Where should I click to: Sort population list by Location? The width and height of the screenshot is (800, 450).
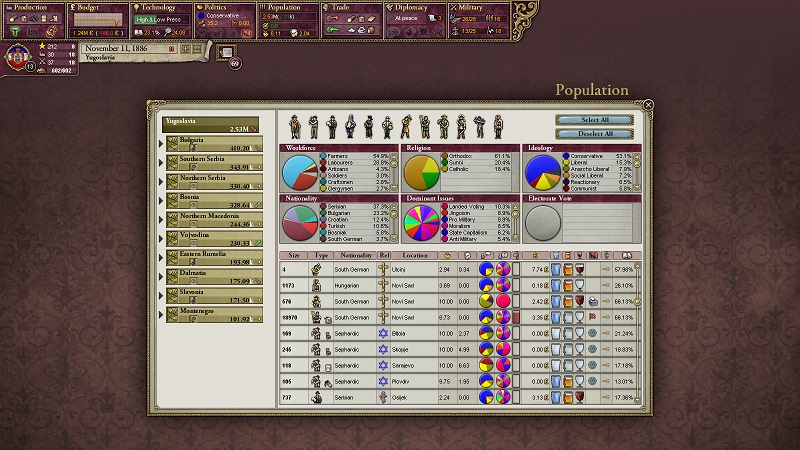415,256
